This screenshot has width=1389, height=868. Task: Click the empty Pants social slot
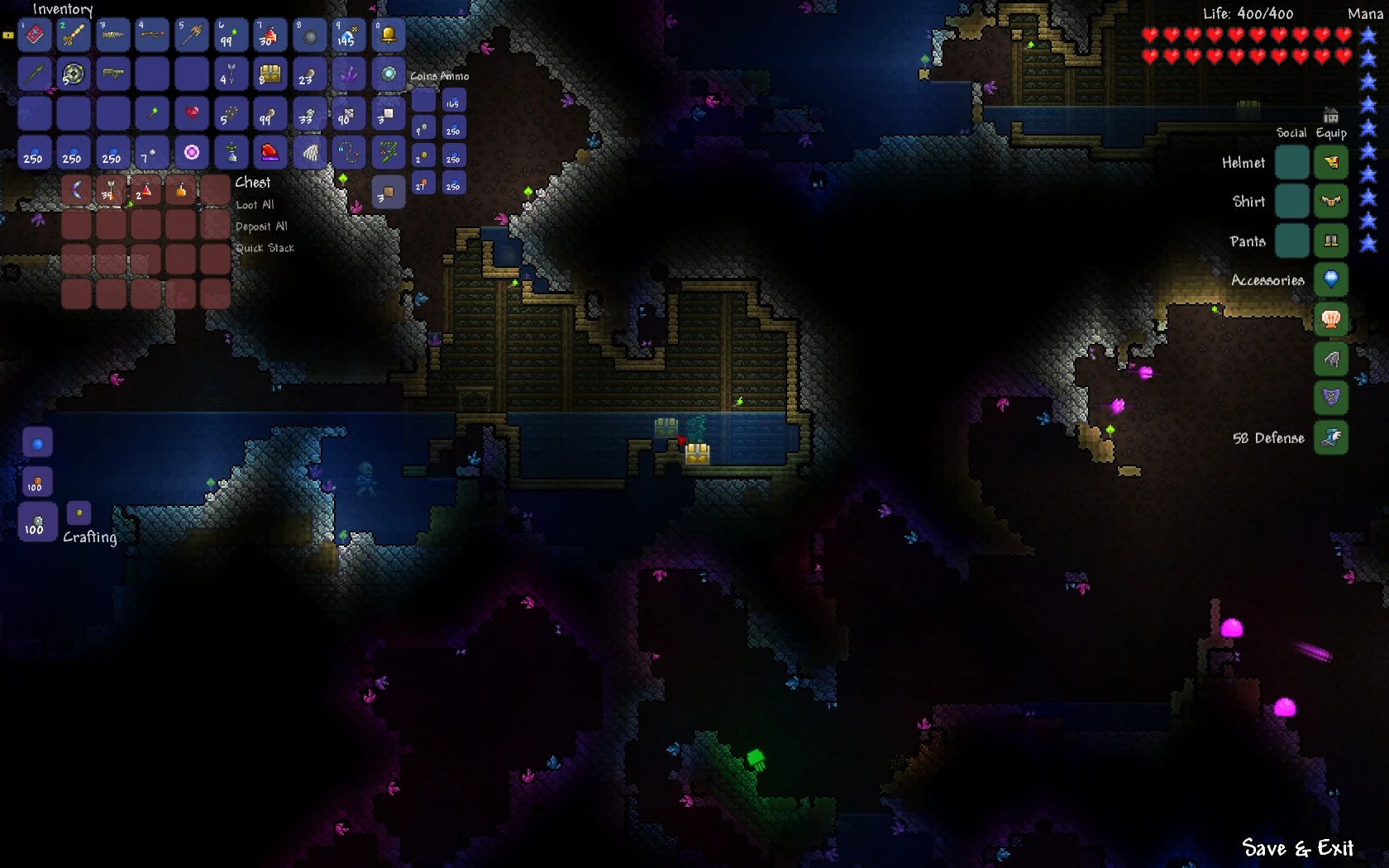tap(1292, 241)
